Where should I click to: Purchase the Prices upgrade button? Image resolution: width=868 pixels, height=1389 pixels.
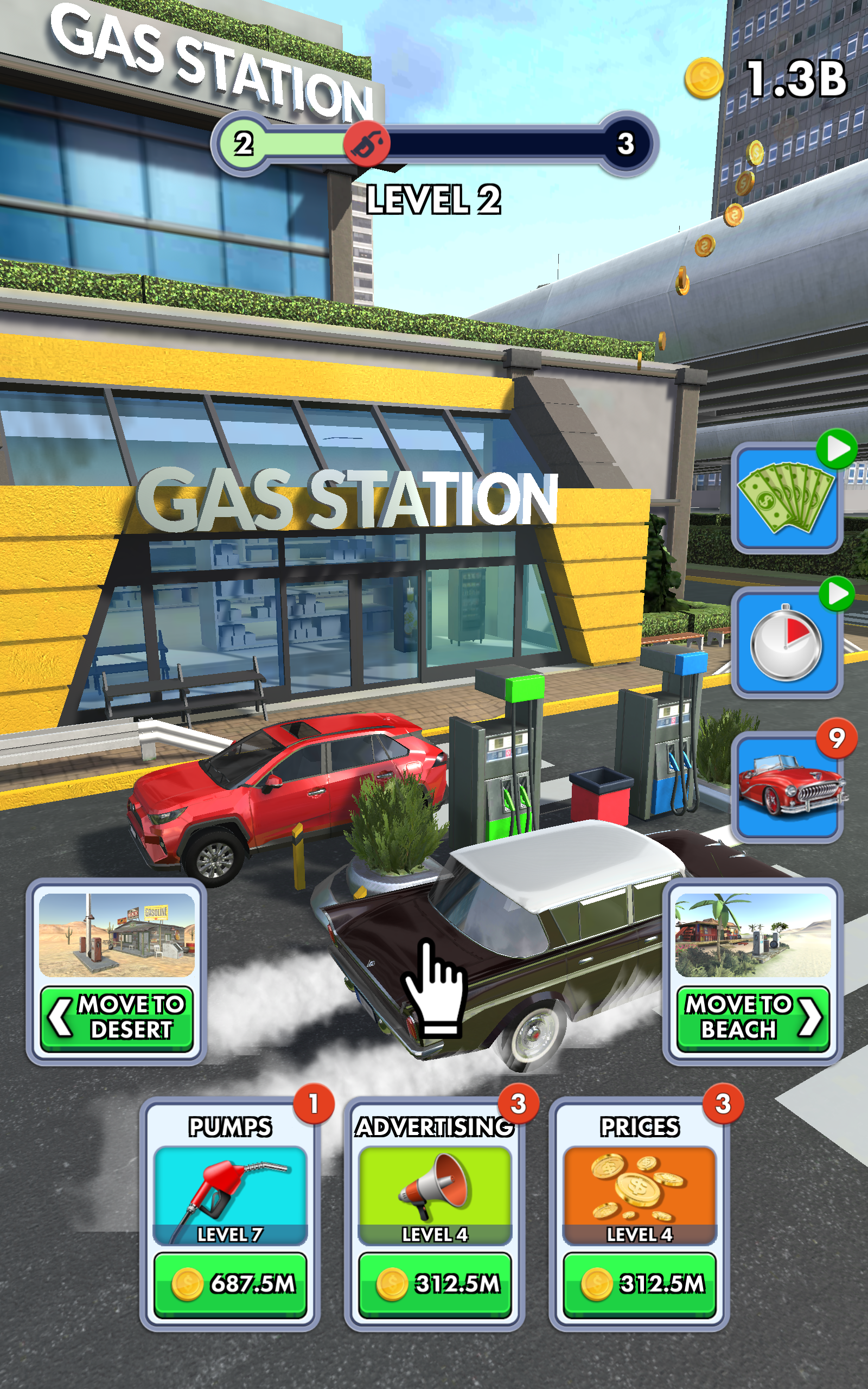[x=640, y=1283]
